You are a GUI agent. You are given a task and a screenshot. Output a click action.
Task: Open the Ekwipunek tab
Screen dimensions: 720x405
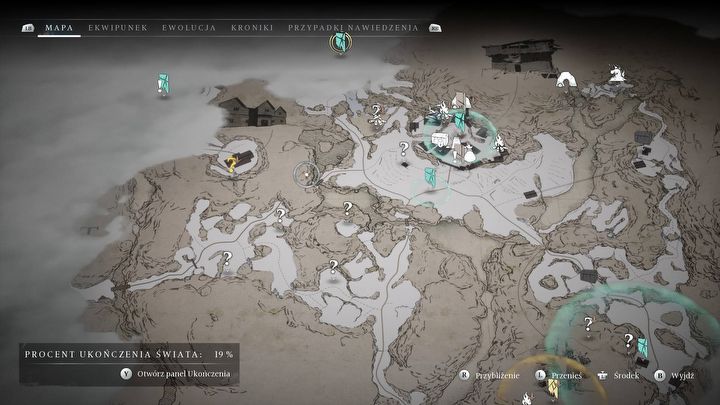(118, 28)
